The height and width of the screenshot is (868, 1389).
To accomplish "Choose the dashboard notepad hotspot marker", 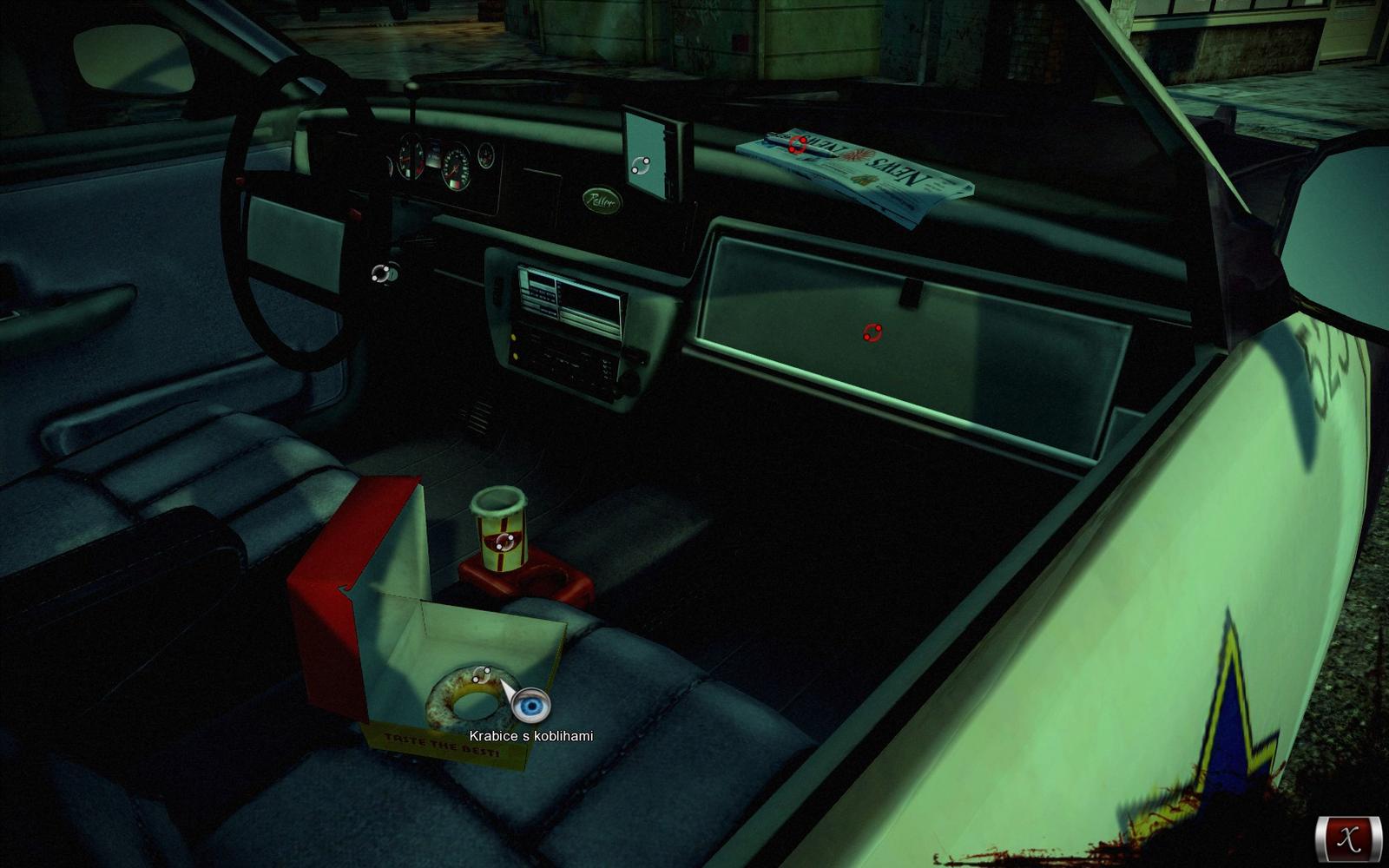I will [642, 167].
